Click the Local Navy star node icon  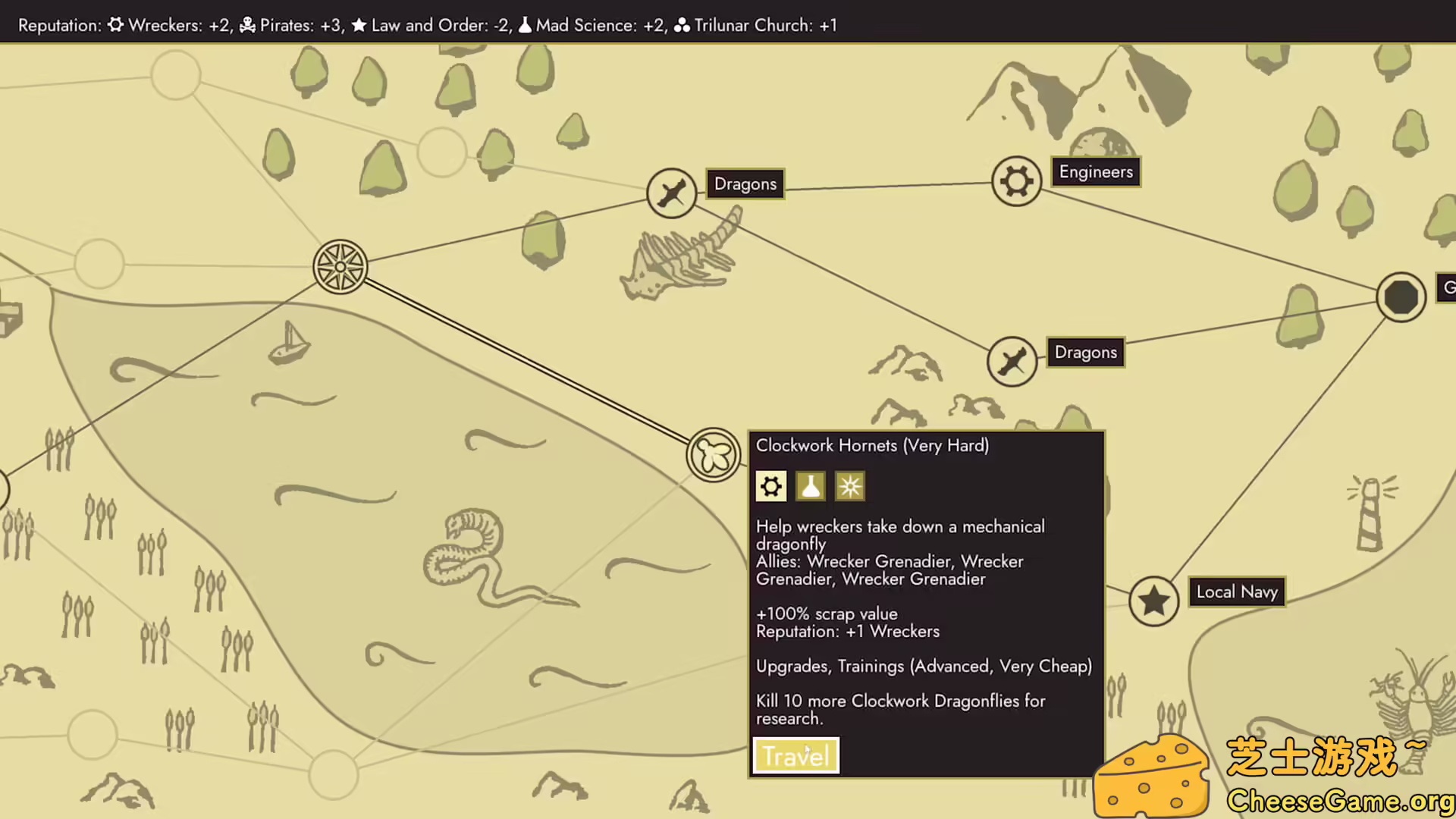pyautogui.click(x=1153, y=600)
